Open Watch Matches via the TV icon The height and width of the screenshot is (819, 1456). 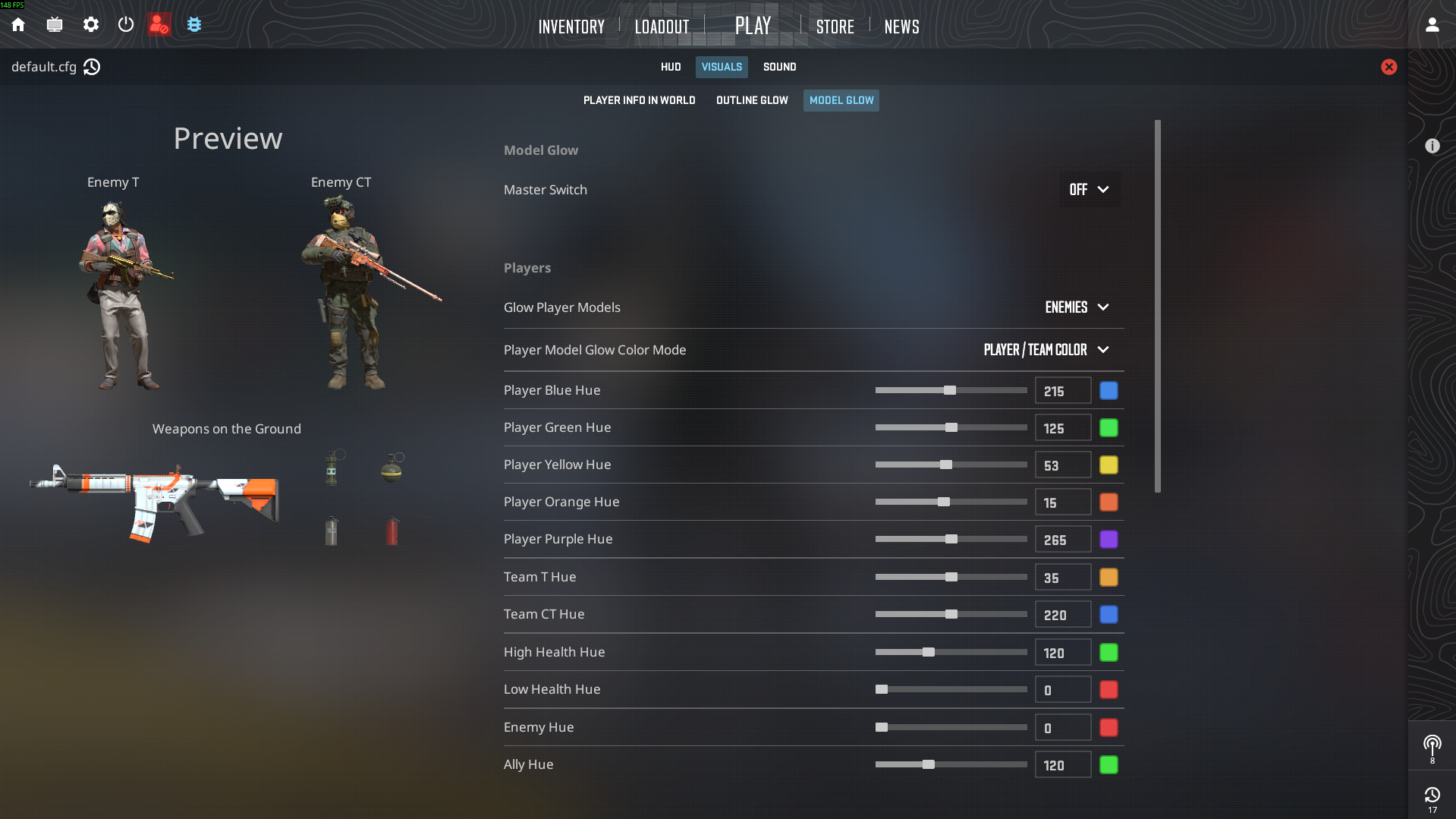point(54,24)
